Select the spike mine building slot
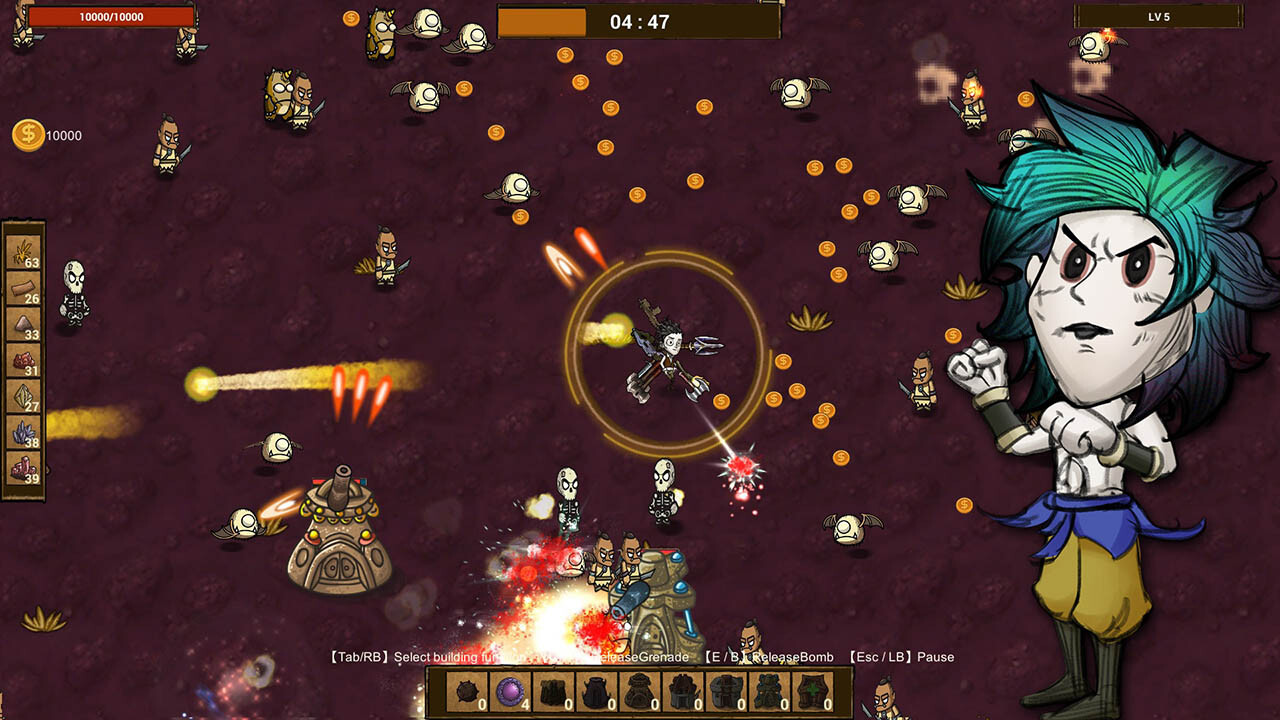This screenshot has height=720, width=1280. [x=466, y=692]
